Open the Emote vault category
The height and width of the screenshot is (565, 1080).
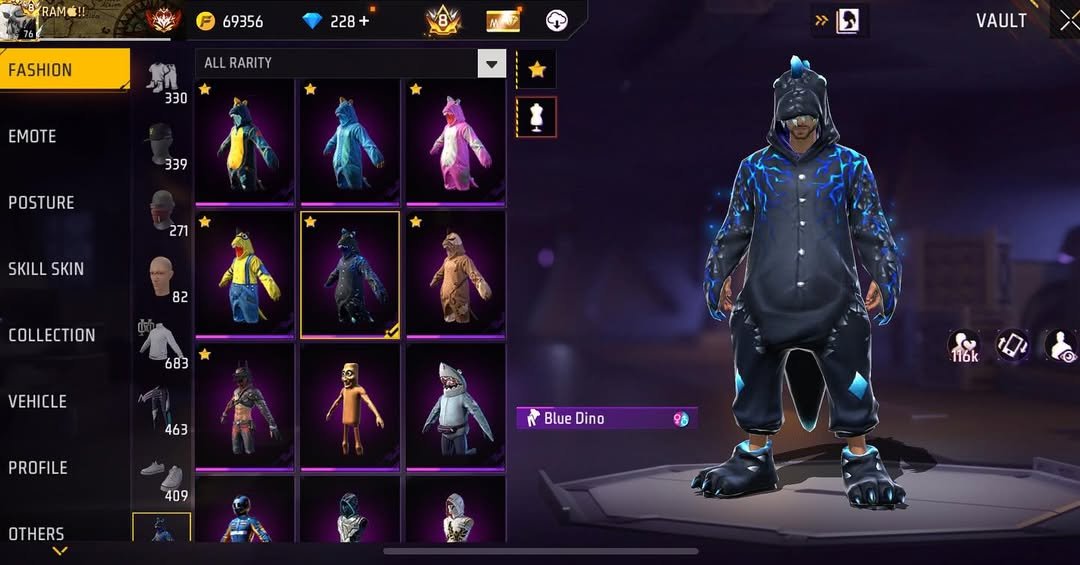pyautogui.click(x=33, y=136)
